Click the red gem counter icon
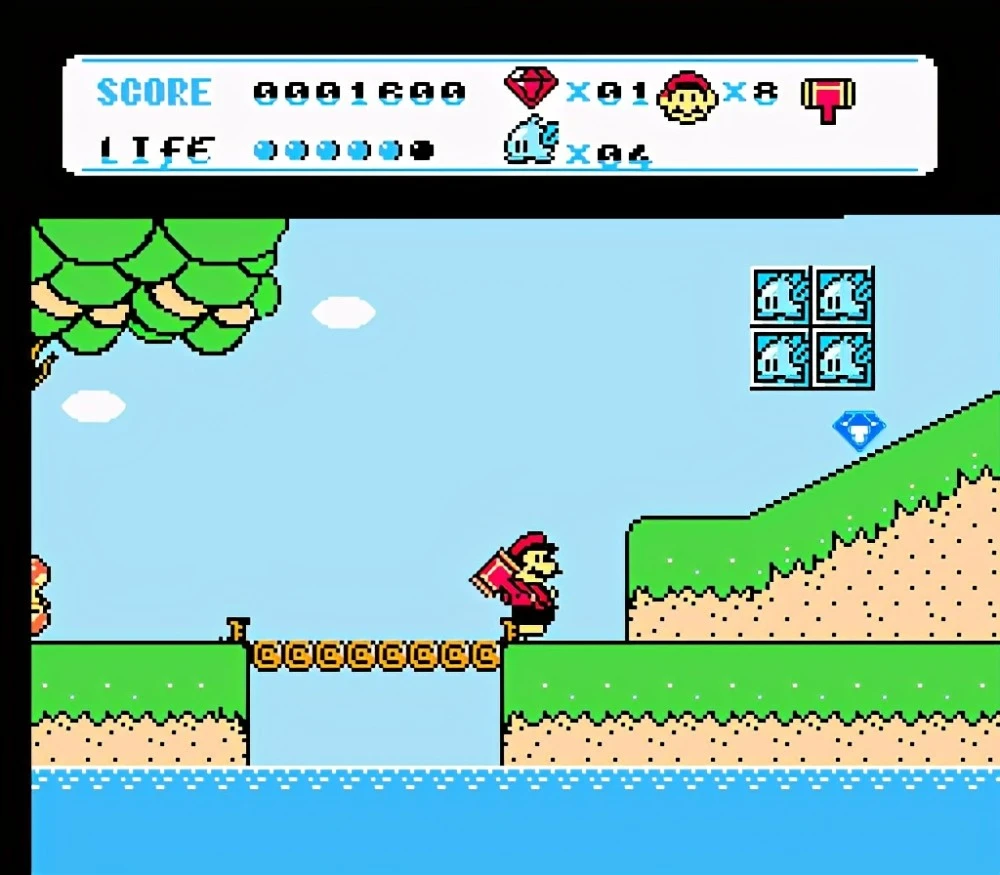The image size is (1000, 875). (x=530, y=87)
